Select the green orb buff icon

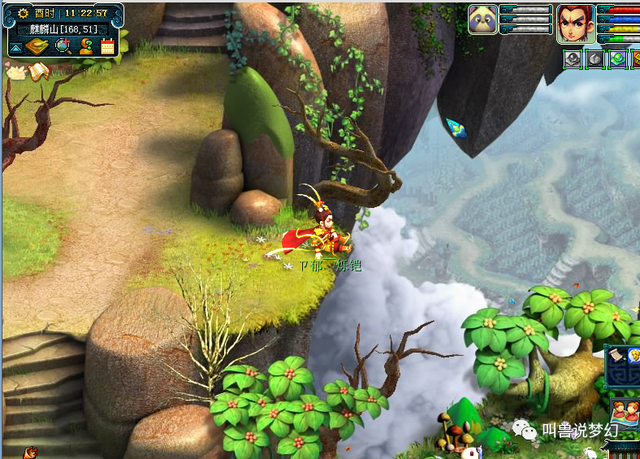click(x=618, y=59)
